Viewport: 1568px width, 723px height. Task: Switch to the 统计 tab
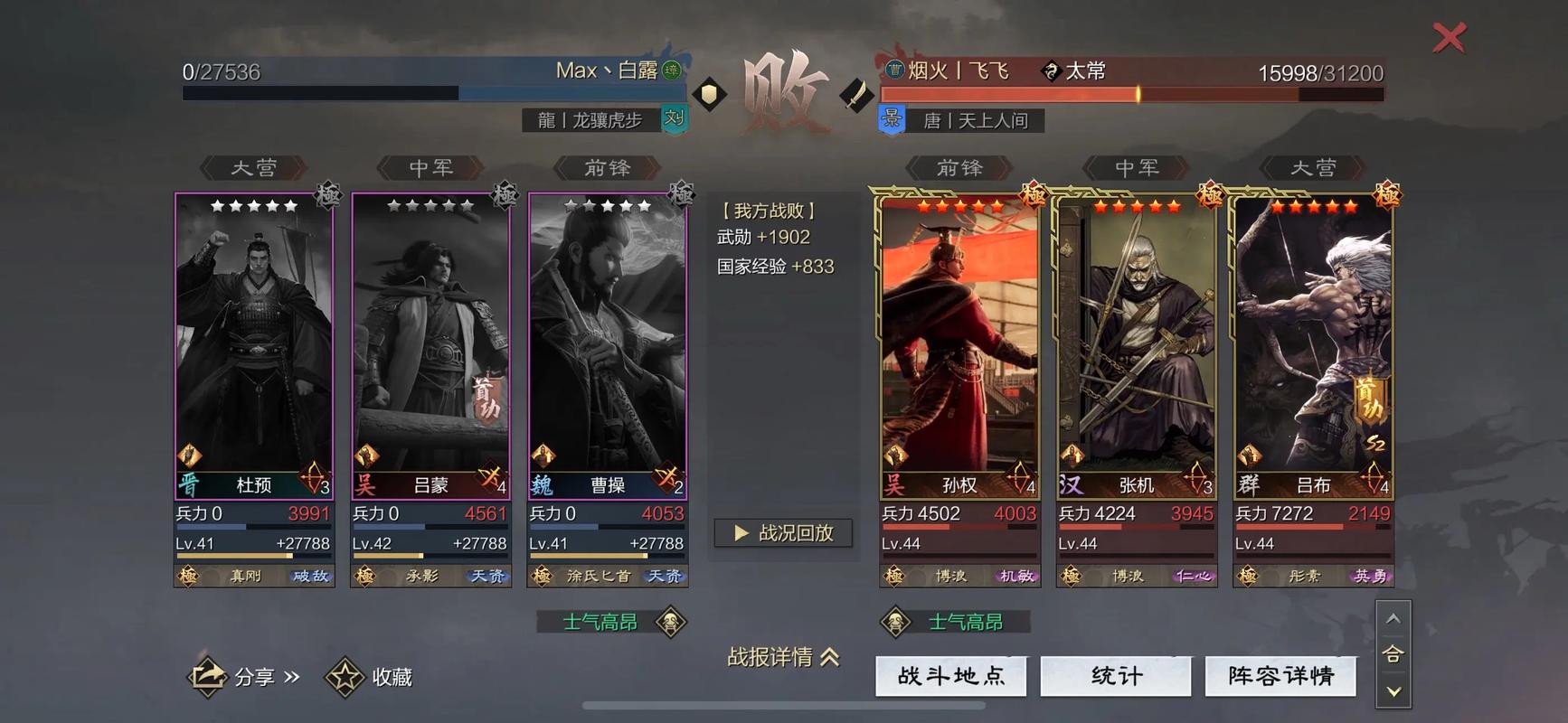[1116, 675]
